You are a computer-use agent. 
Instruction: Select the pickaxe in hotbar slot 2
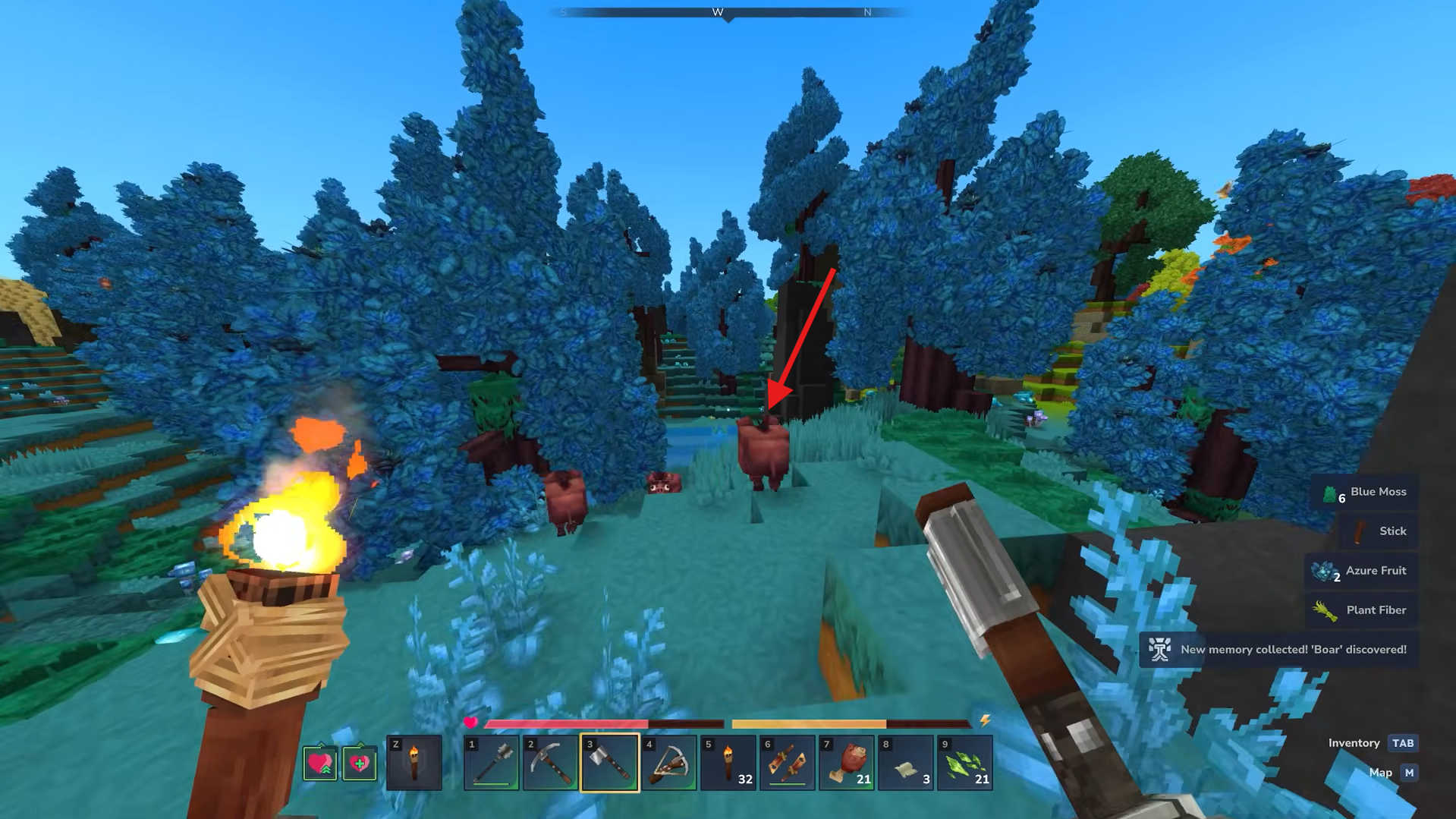tap(549, 763)
